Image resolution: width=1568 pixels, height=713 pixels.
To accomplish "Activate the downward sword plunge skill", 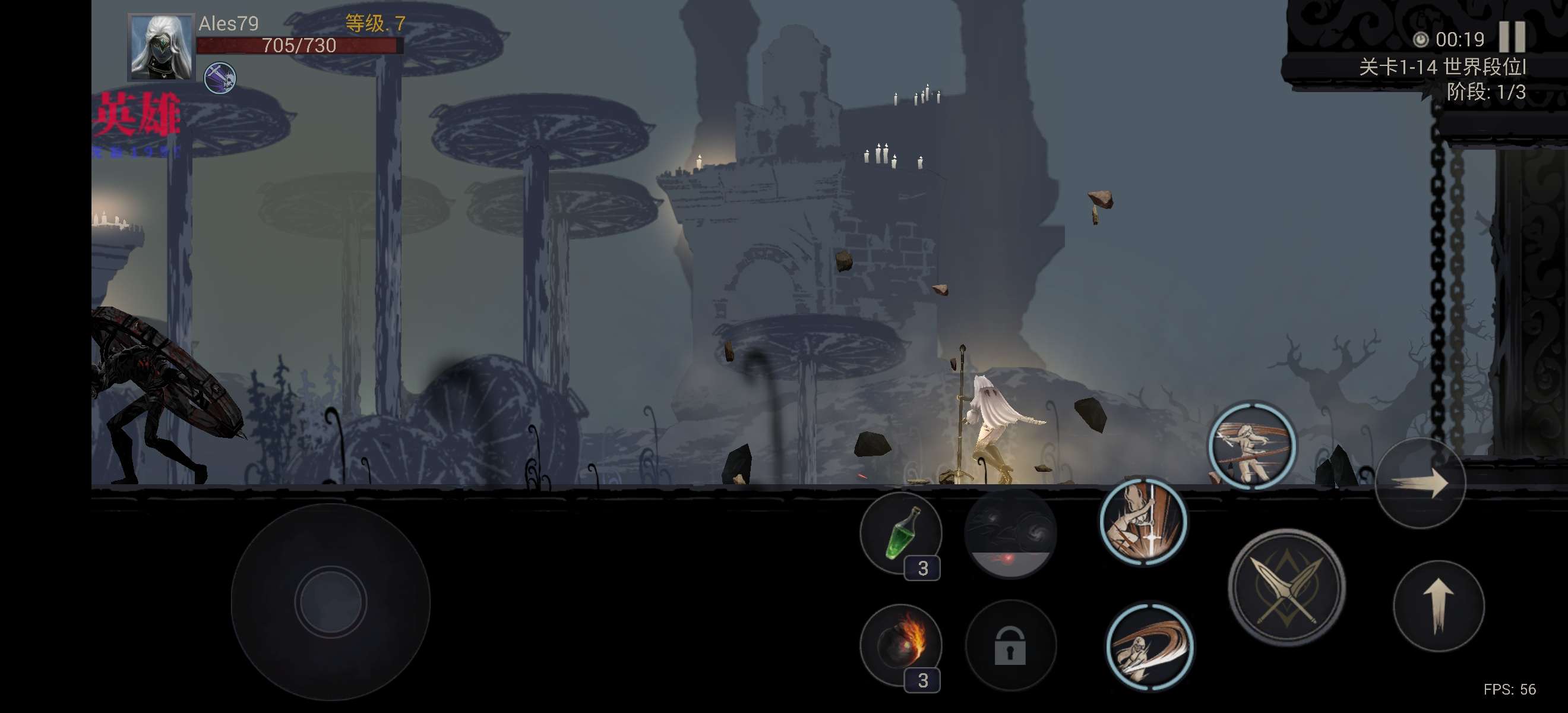I will coord(1143,522).
